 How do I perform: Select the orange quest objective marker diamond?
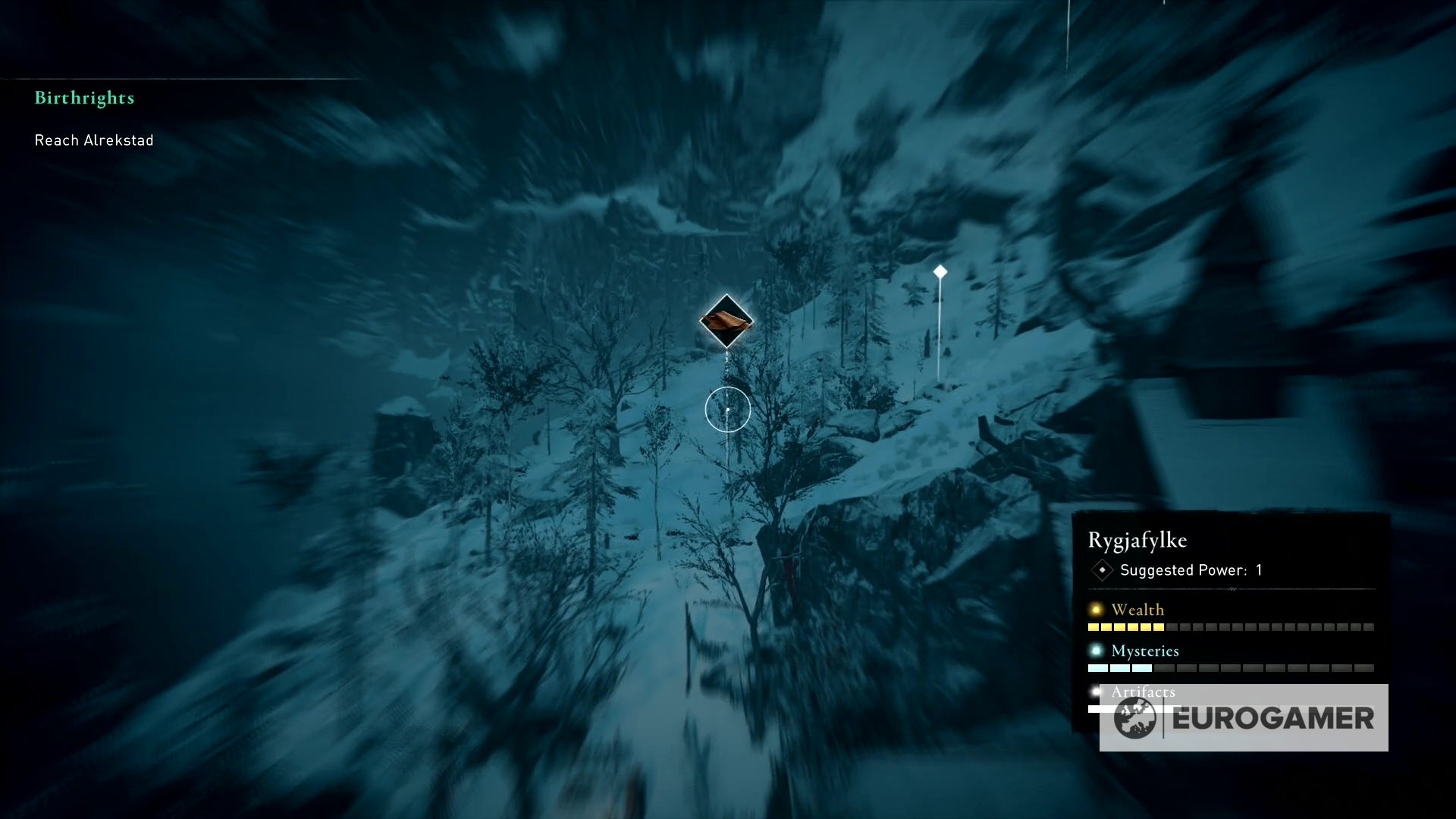point(726,320)
